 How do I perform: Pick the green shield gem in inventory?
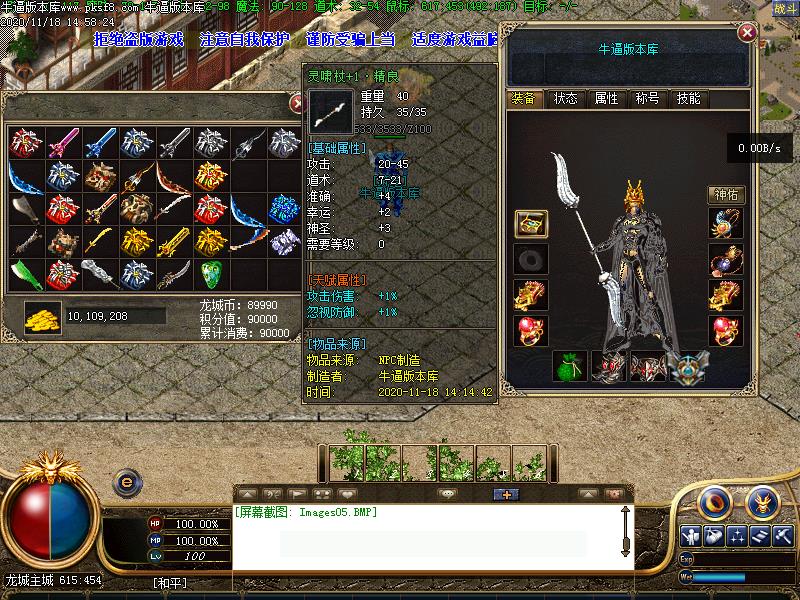(x=210, y=273)
